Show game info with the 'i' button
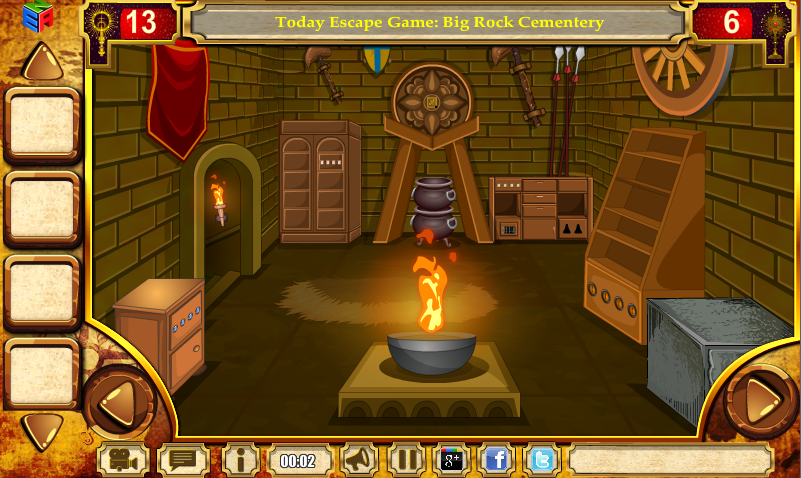The height and width of the screenshot is (478, 801). [241, 460]
